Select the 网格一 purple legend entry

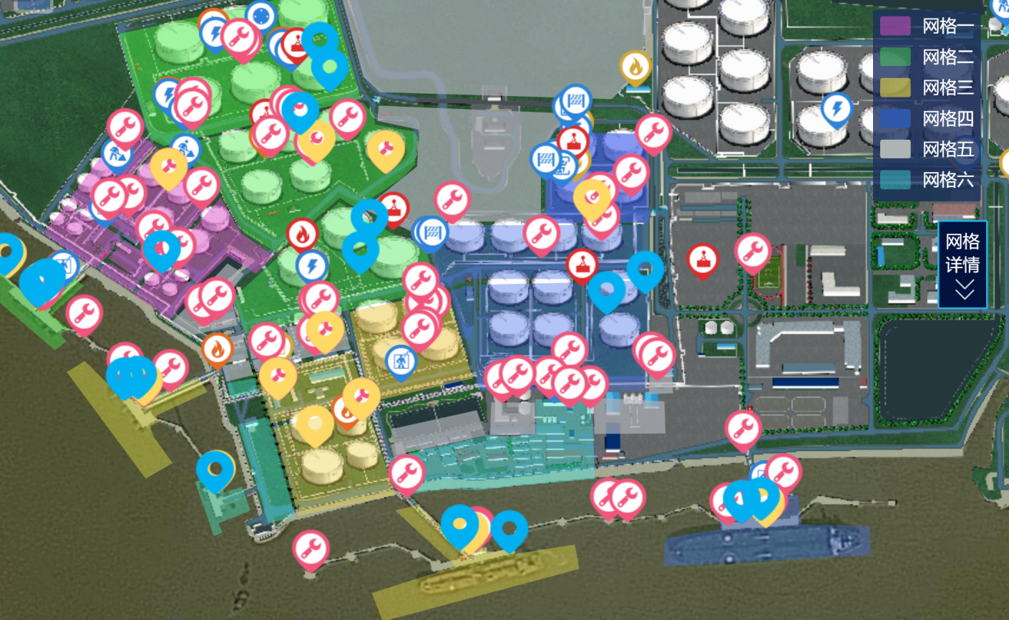(925, 27)
